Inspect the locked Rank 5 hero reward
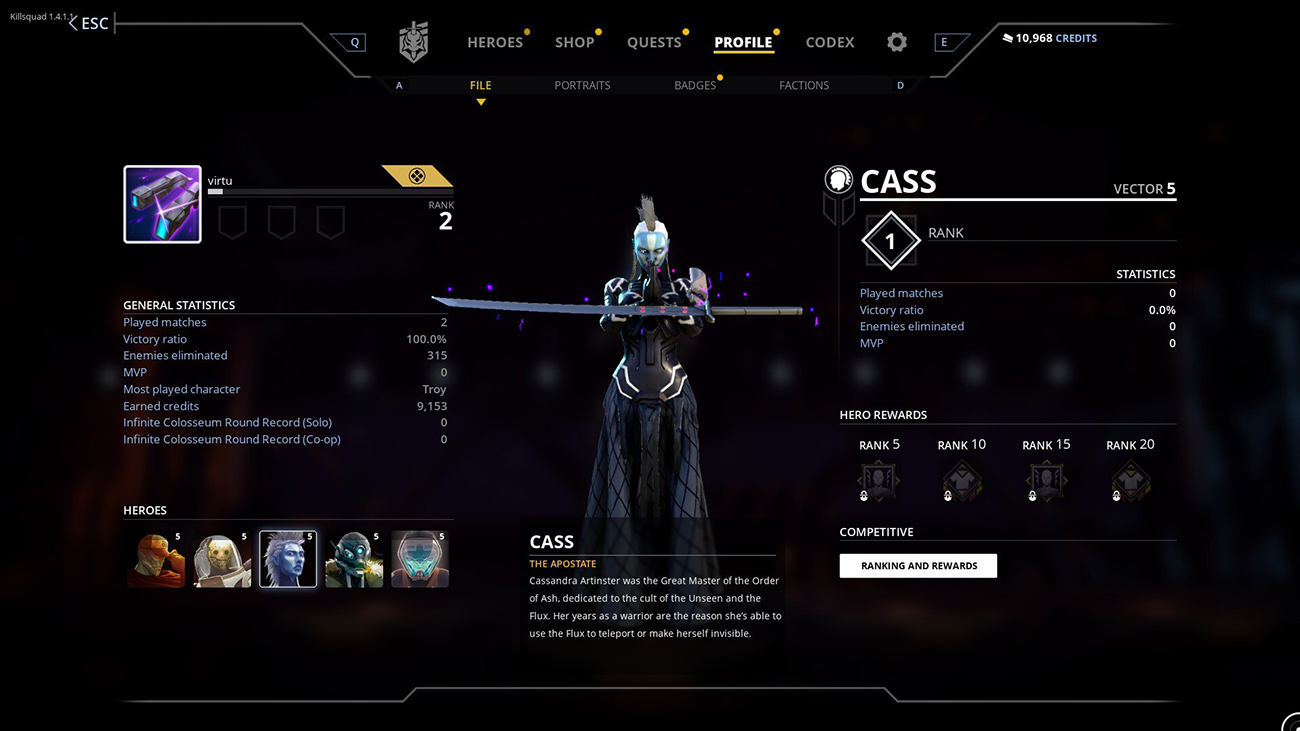 pyautogui.click(x=879, y=481)
